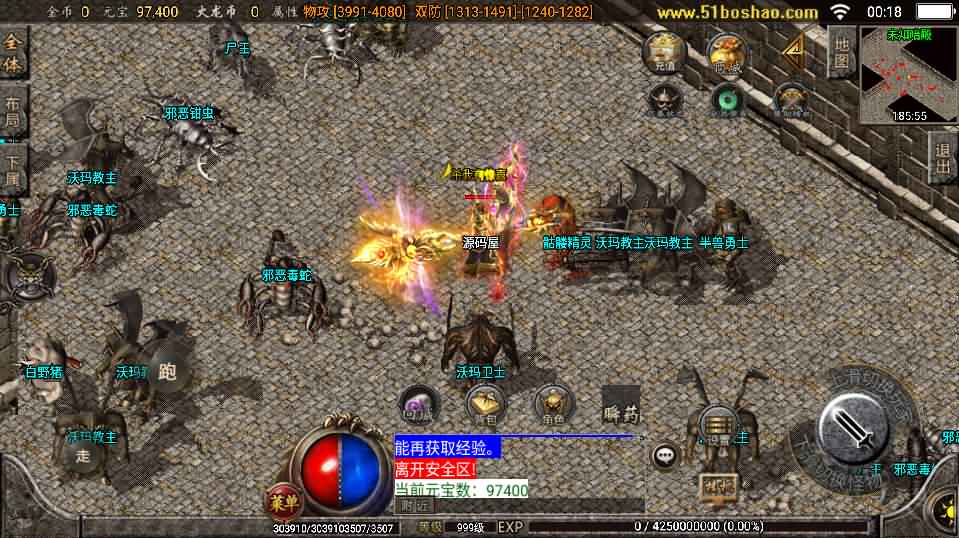Open the chat speech bubble button
This screenshot has height=538, width=959.
tap(664, 457)
